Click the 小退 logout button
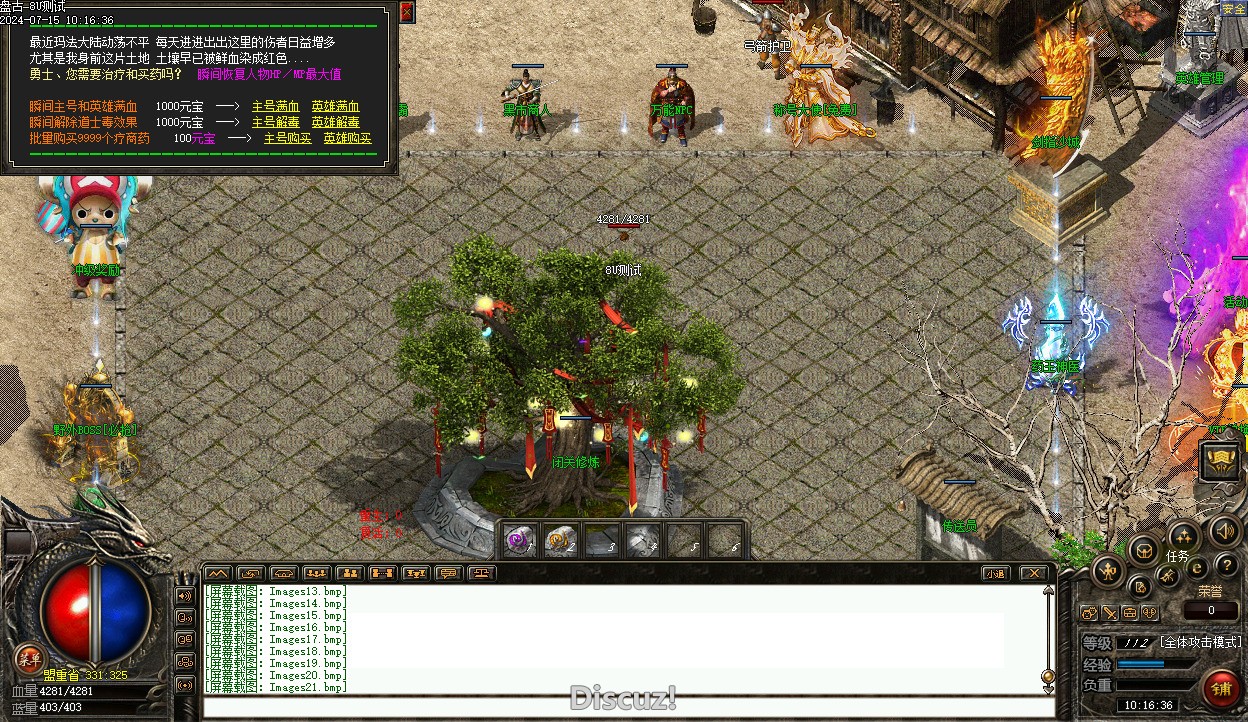The height and width of the screenshot is (722, 1248). [994, 574]
